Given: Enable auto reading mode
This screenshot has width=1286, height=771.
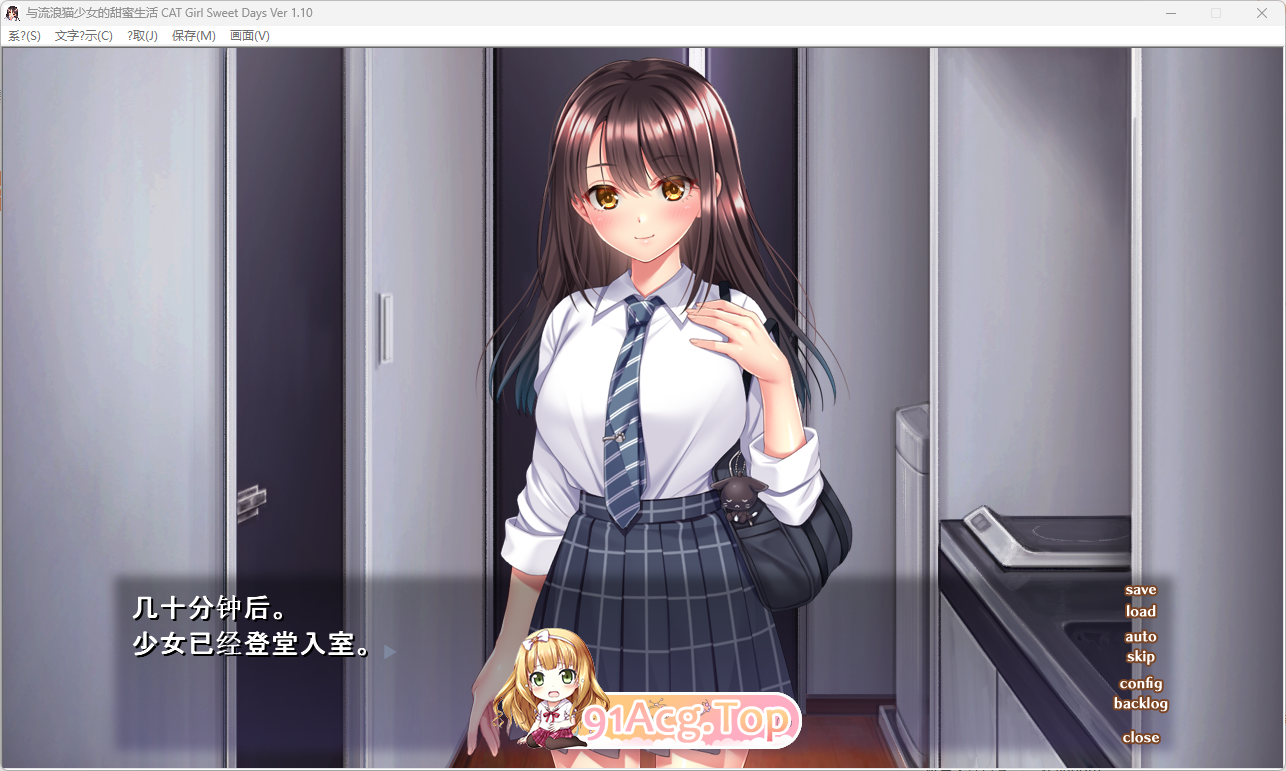Looking at the screenshot, I should 1141,636.
